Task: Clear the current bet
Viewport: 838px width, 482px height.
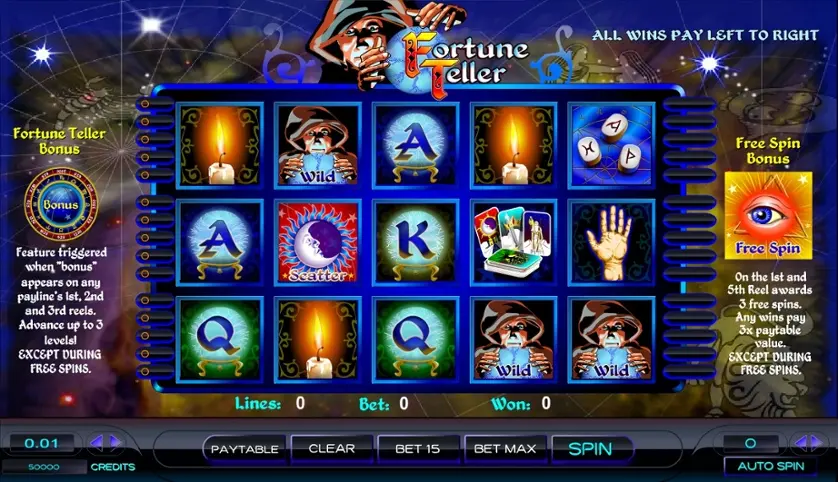Action: (x=332, y=449)
